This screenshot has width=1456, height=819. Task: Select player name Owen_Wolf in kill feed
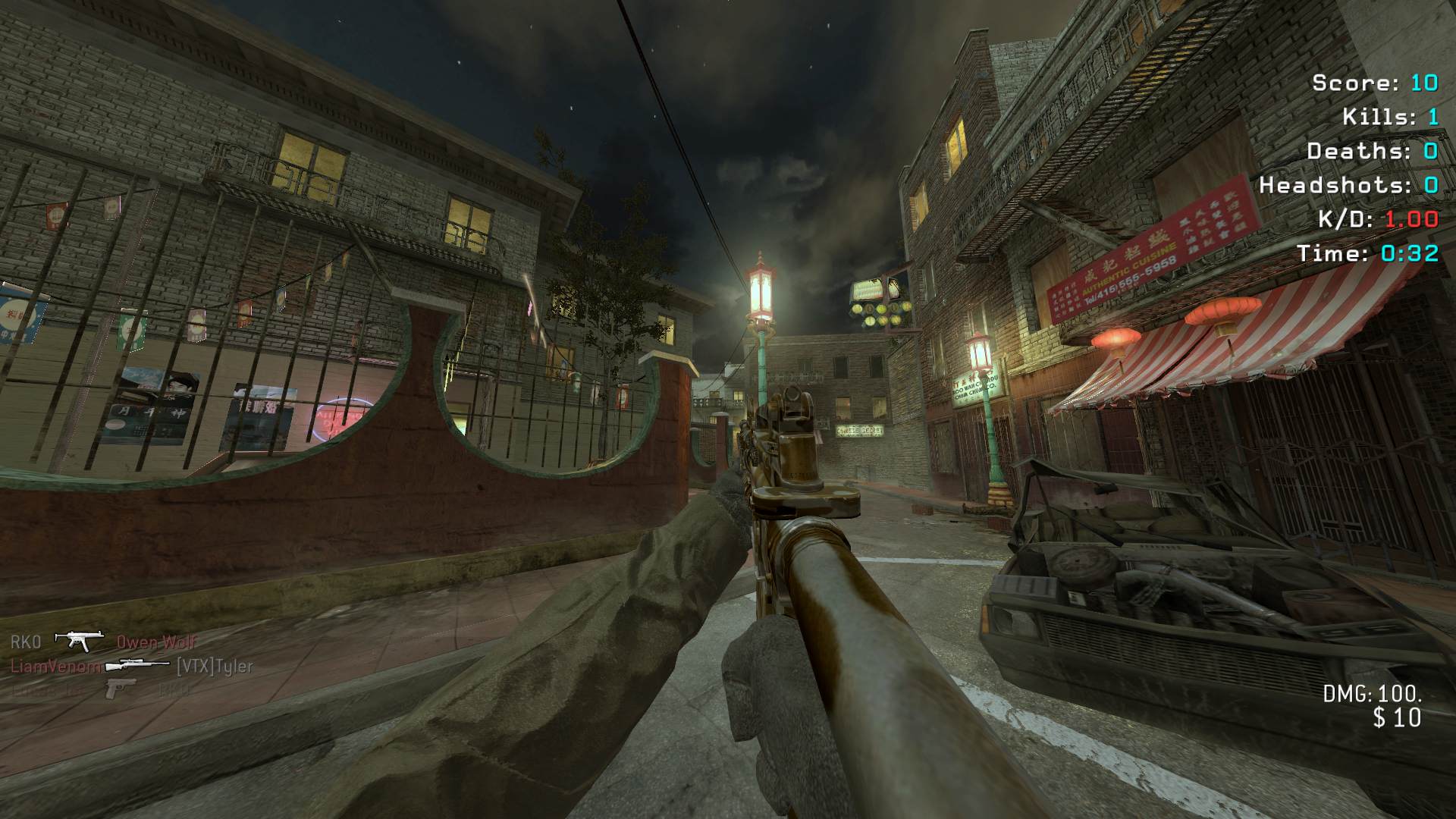(x=156, y=642)
